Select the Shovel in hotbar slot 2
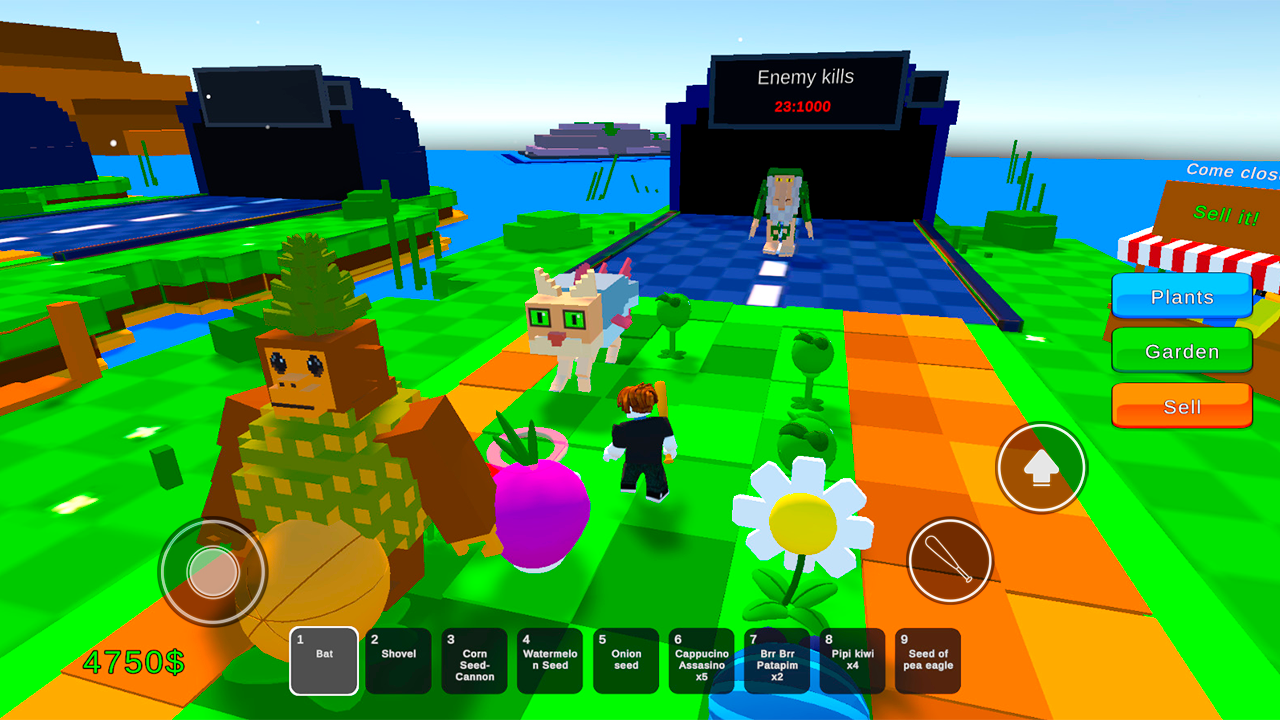Screen dimensions: 1280x720 [x=398, y=660]
